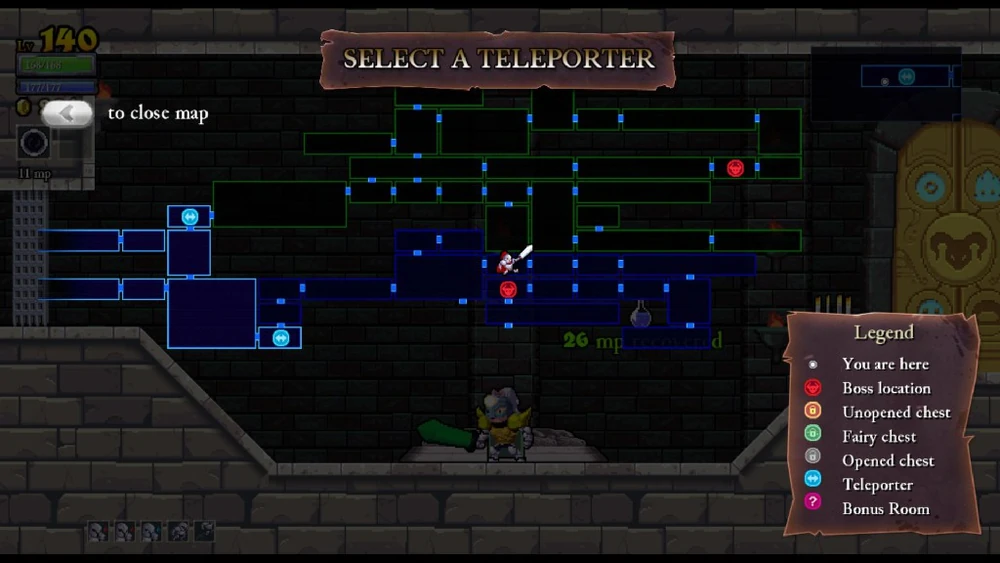Click the 'You are here' legend entry
Image resolution: width=1000 pixels, height=563 pixels.
(884, 364)
